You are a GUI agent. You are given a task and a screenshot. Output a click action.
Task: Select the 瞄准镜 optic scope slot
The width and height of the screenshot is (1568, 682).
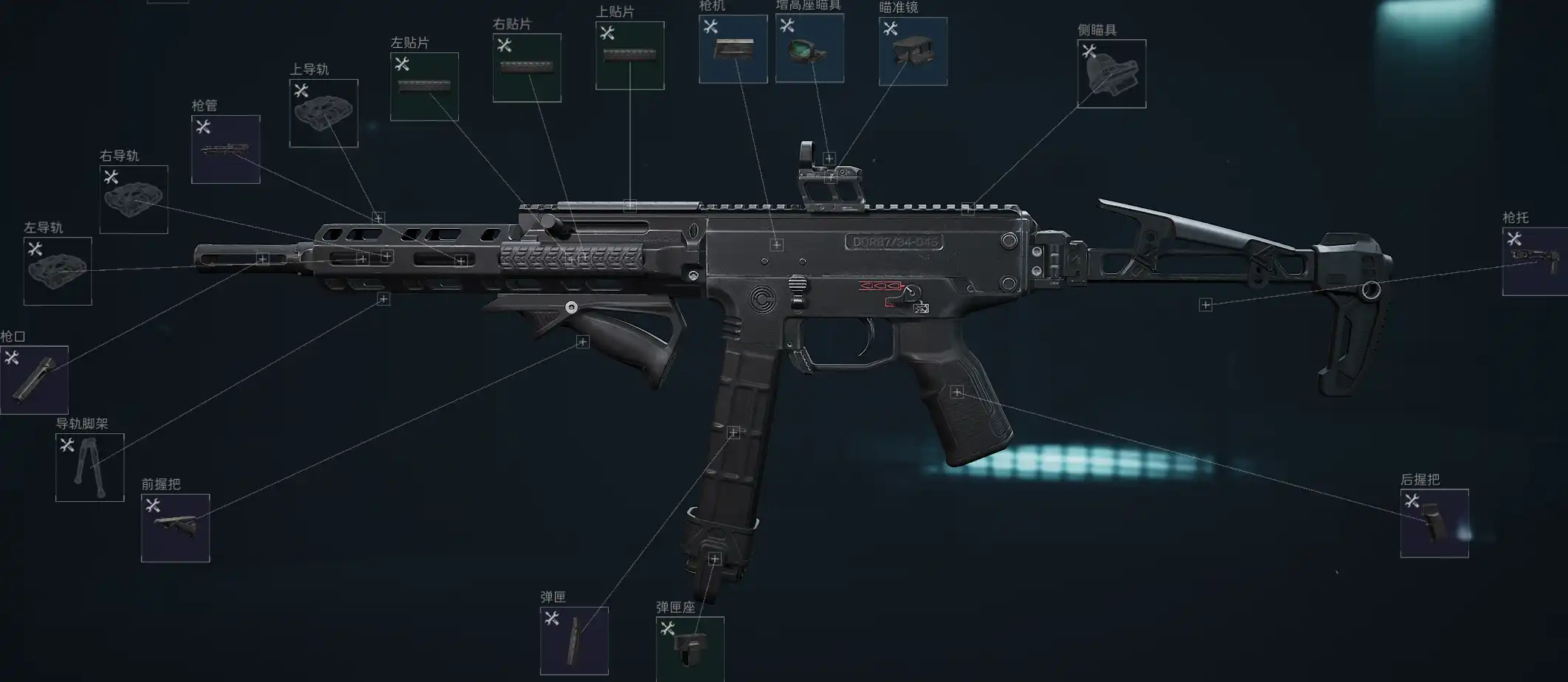point(913,51)
